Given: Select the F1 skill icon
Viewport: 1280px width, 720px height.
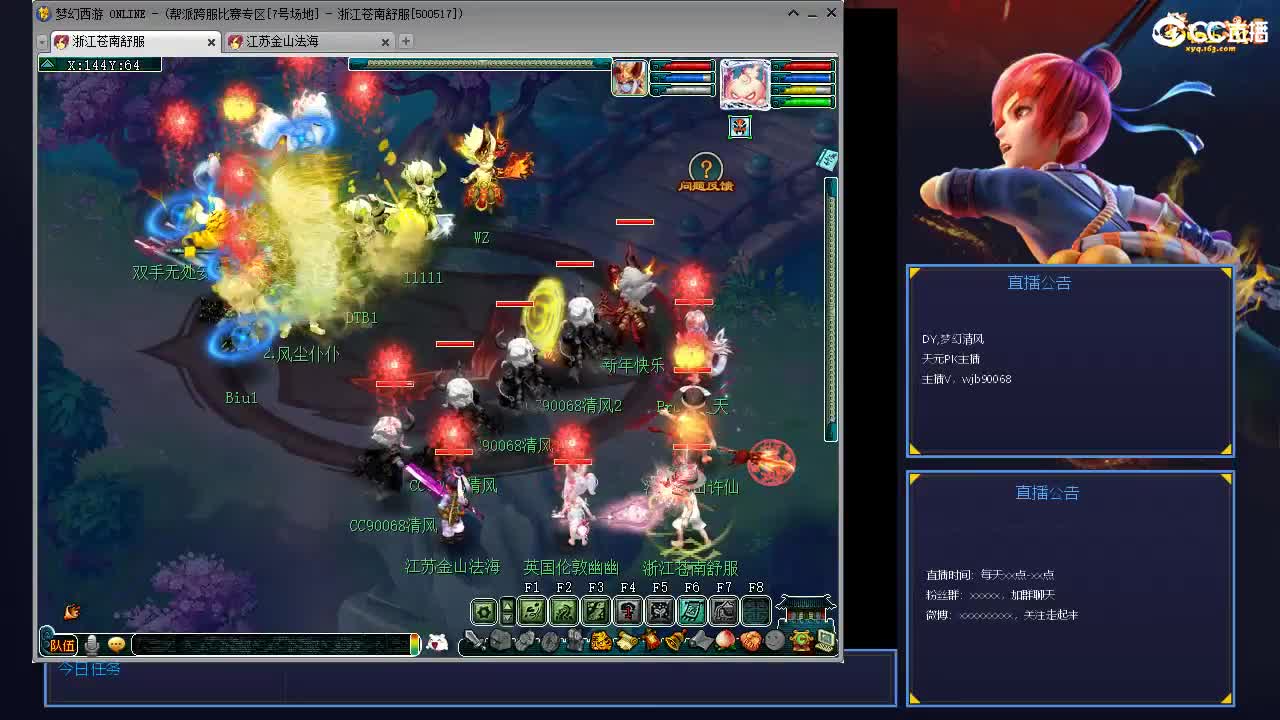Looking at the screenshot, I should point(532,610).
